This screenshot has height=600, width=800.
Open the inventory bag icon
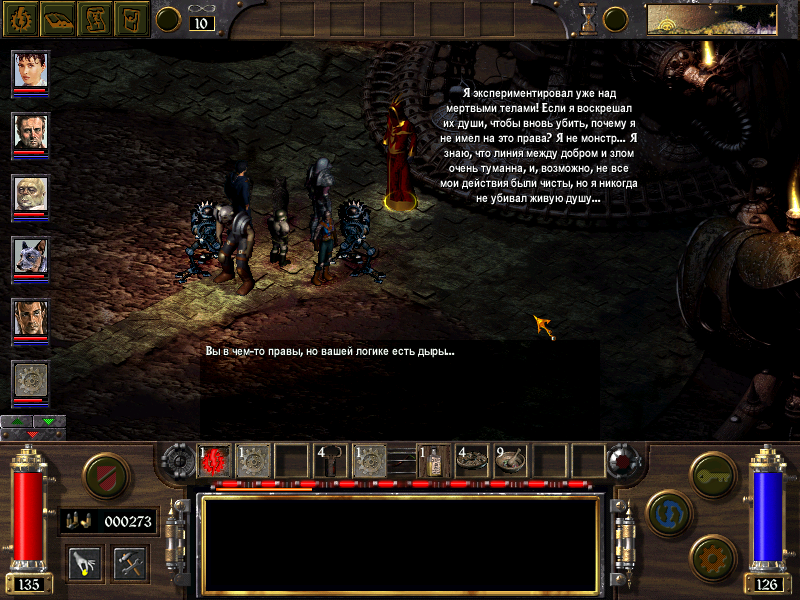click(x=131, y=17)
